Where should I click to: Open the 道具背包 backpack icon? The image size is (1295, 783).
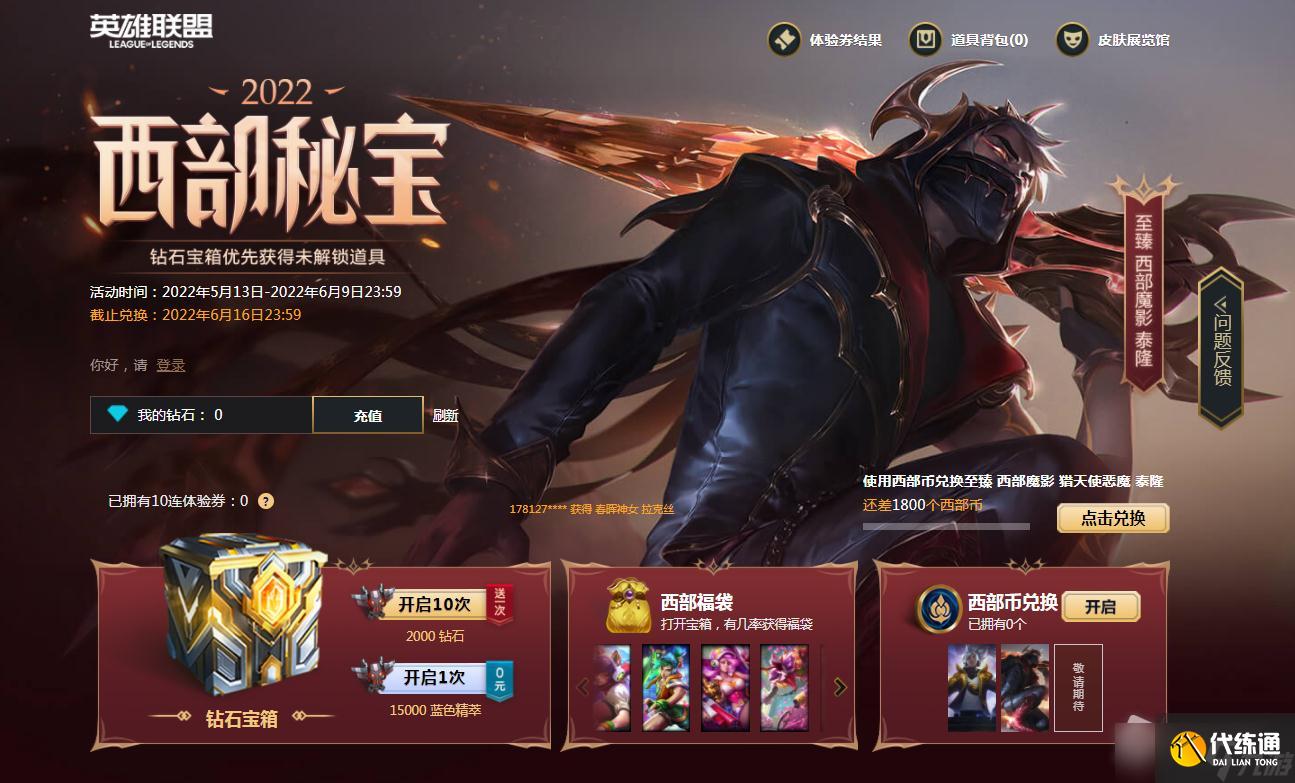click(x=925, y=41)
